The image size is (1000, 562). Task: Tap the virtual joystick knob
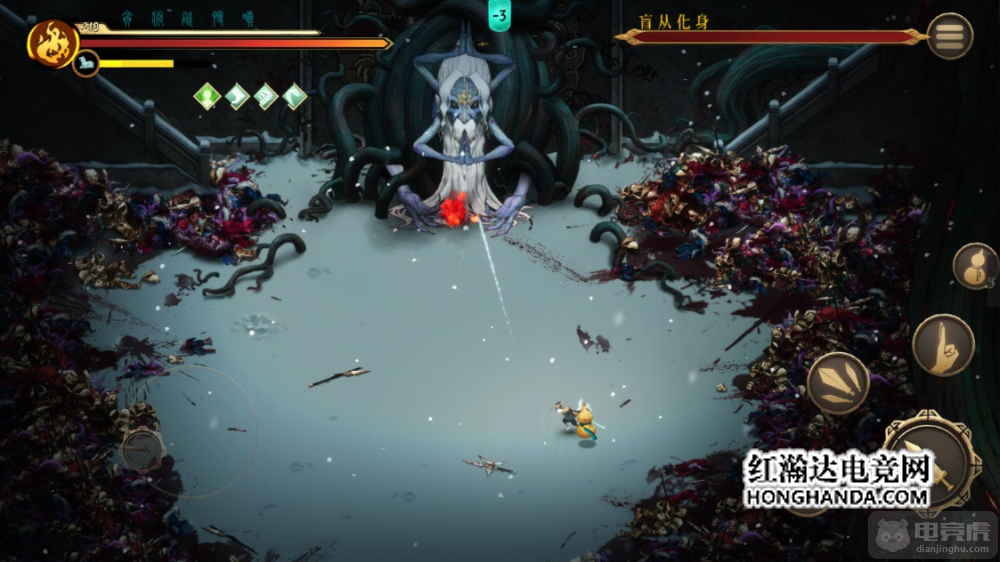point(143,450)
